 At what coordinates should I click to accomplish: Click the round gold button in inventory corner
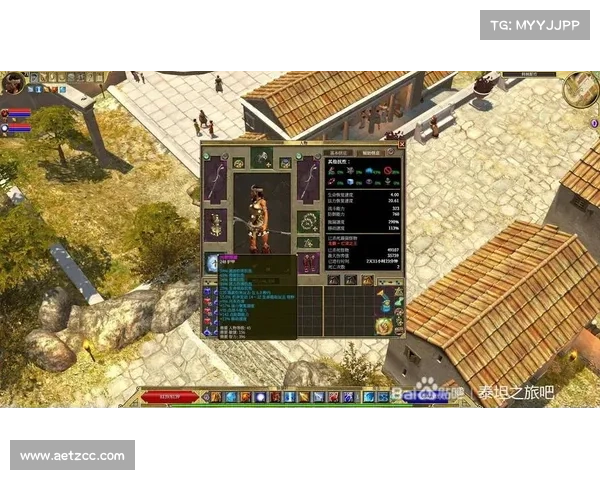pos(383,325)
